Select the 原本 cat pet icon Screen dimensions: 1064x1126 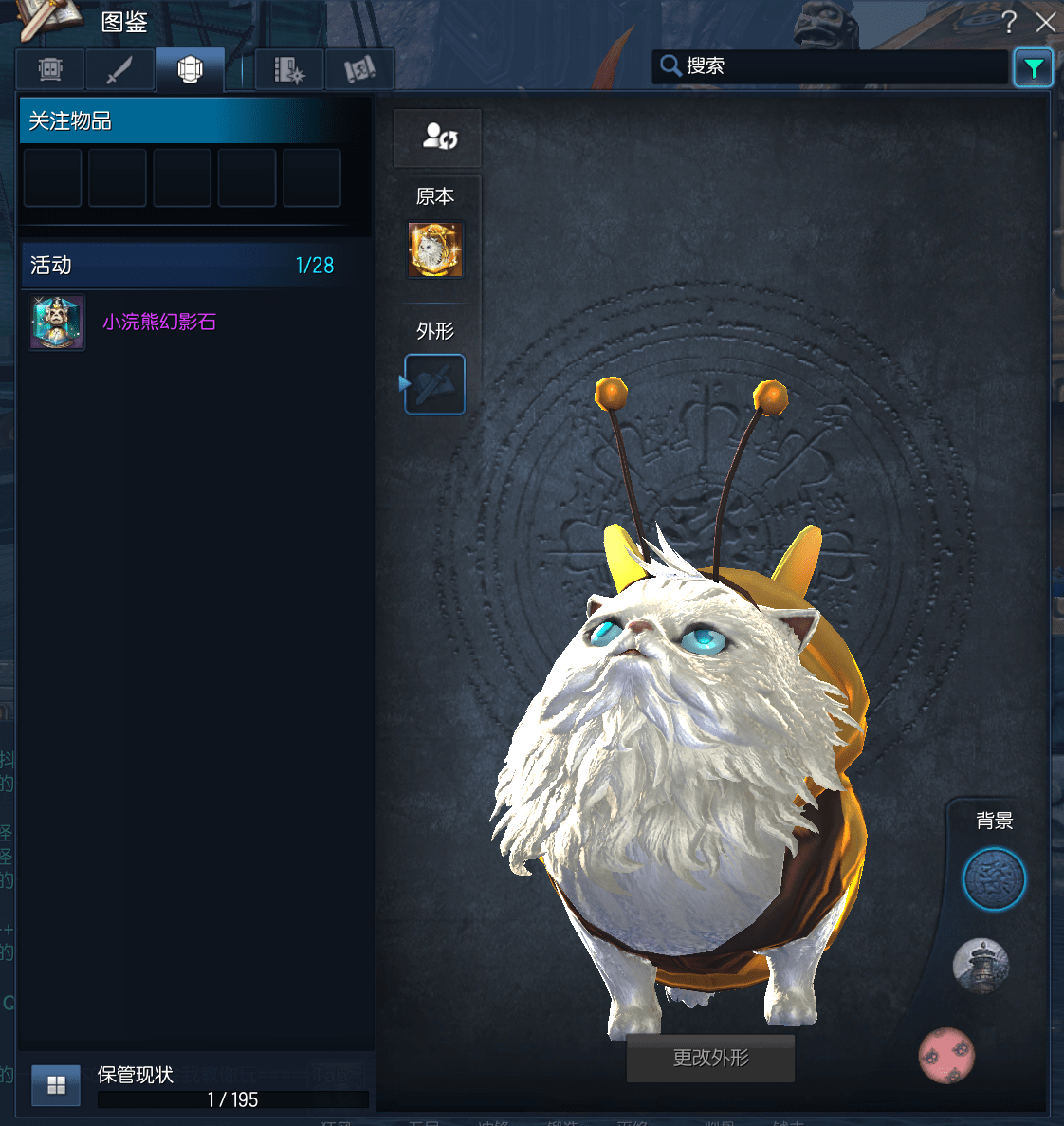(x=435, y=250)
